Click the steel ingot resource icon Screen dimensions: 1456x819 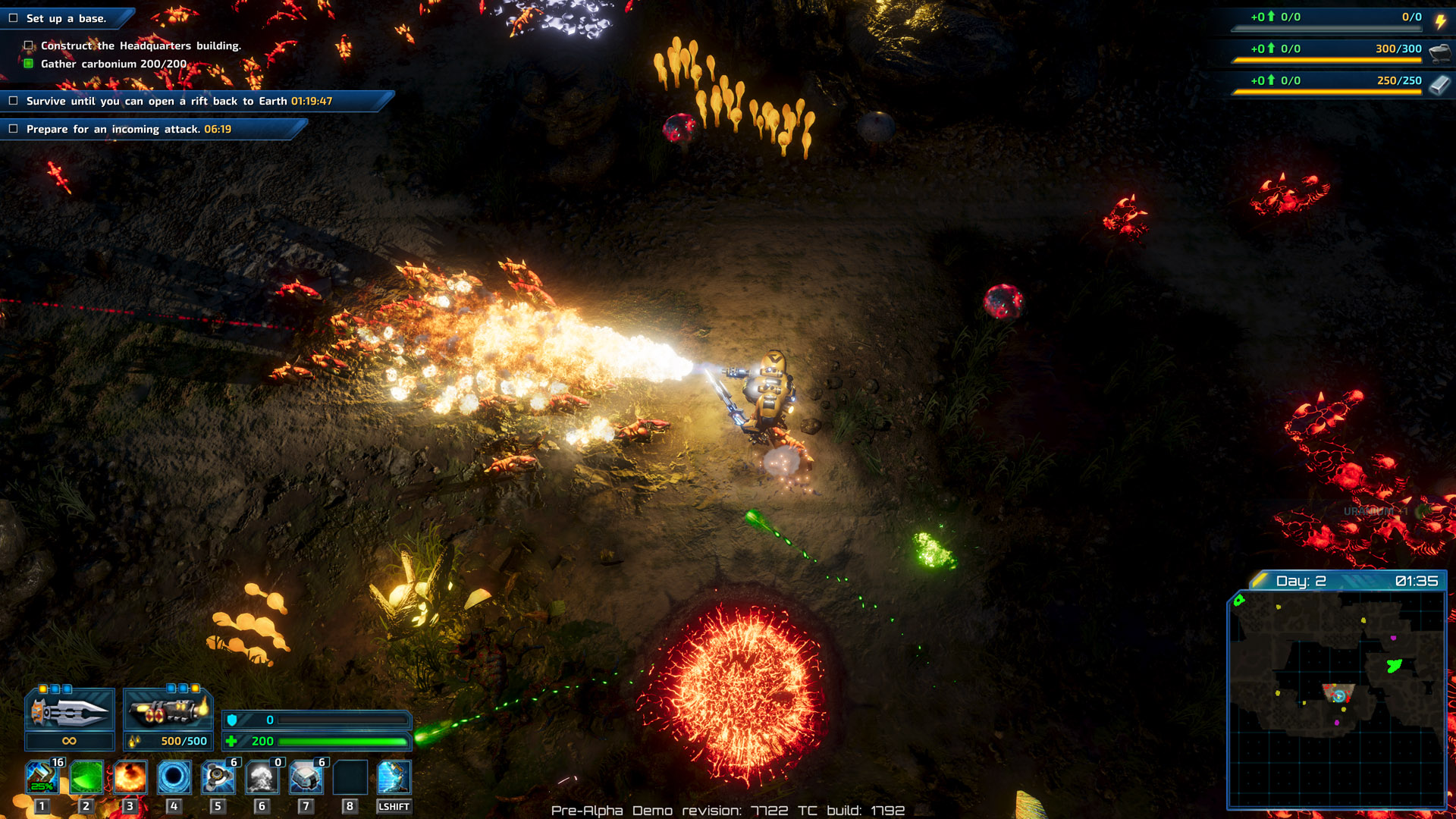[1439, 84]
